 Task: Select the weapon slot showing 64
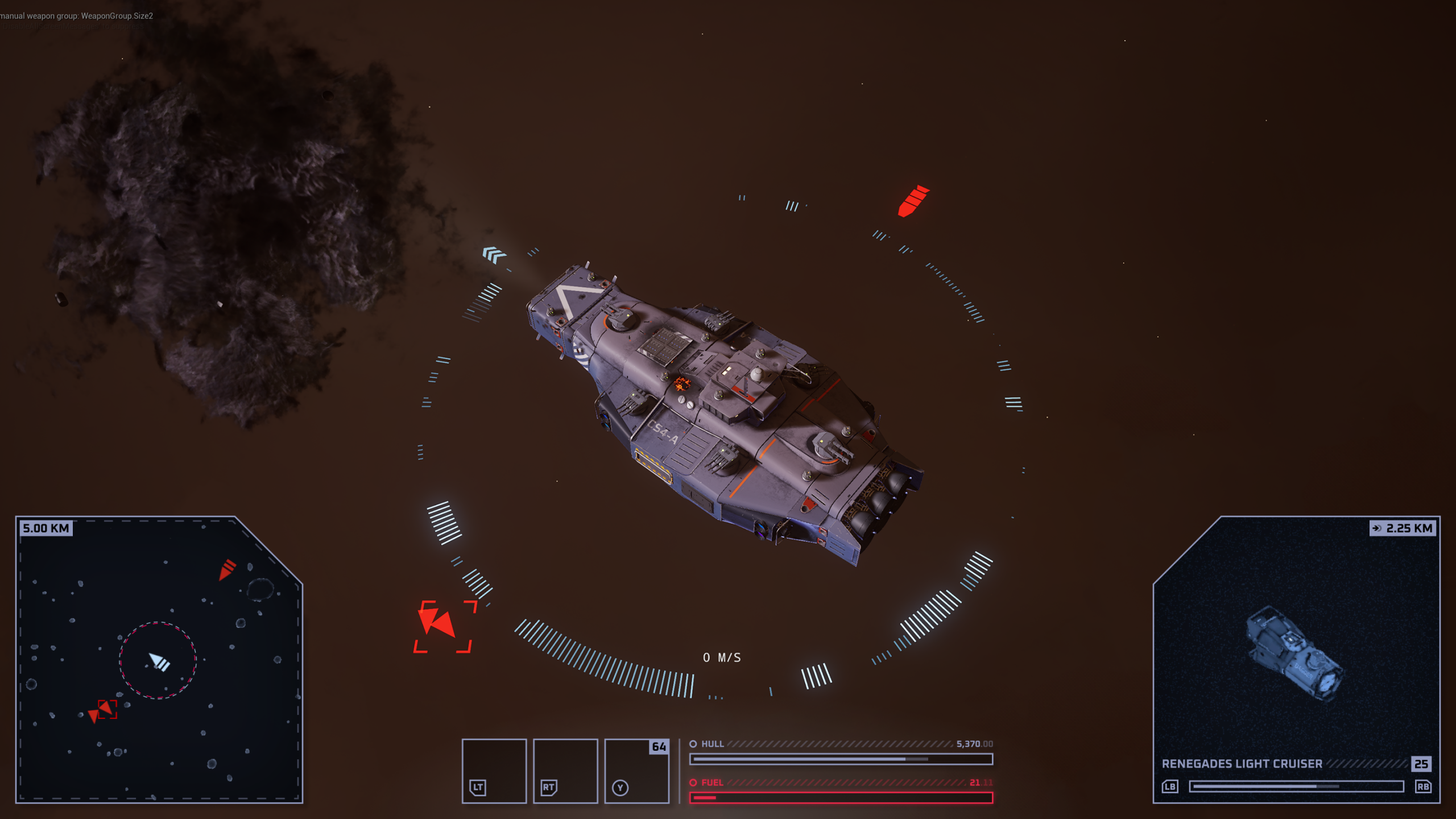point(636,771)
